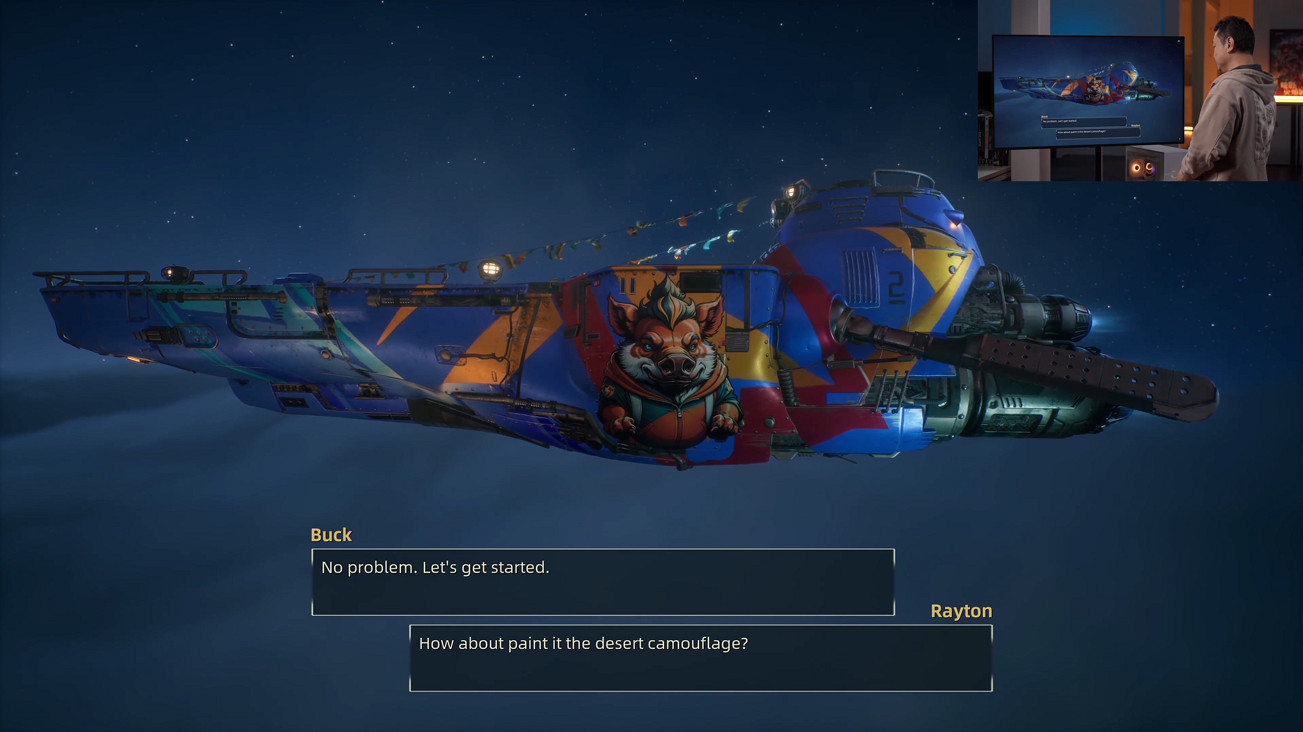Click Rayton's desert camouflage reply box

[700, 657]
